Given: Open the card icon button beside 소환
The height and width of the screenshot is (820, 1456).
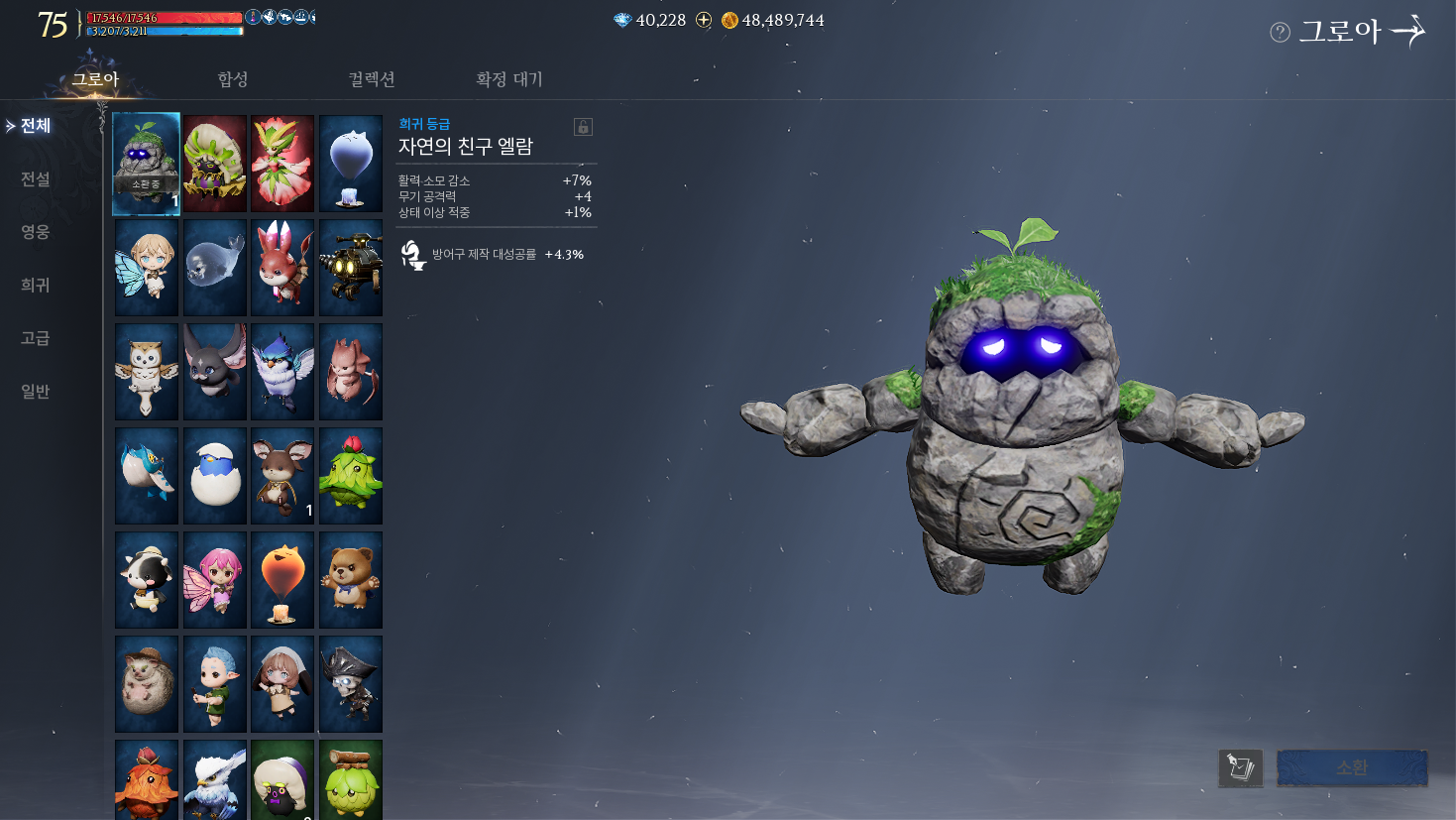Looking at the screenshot, I should [x=1240, y=767].
